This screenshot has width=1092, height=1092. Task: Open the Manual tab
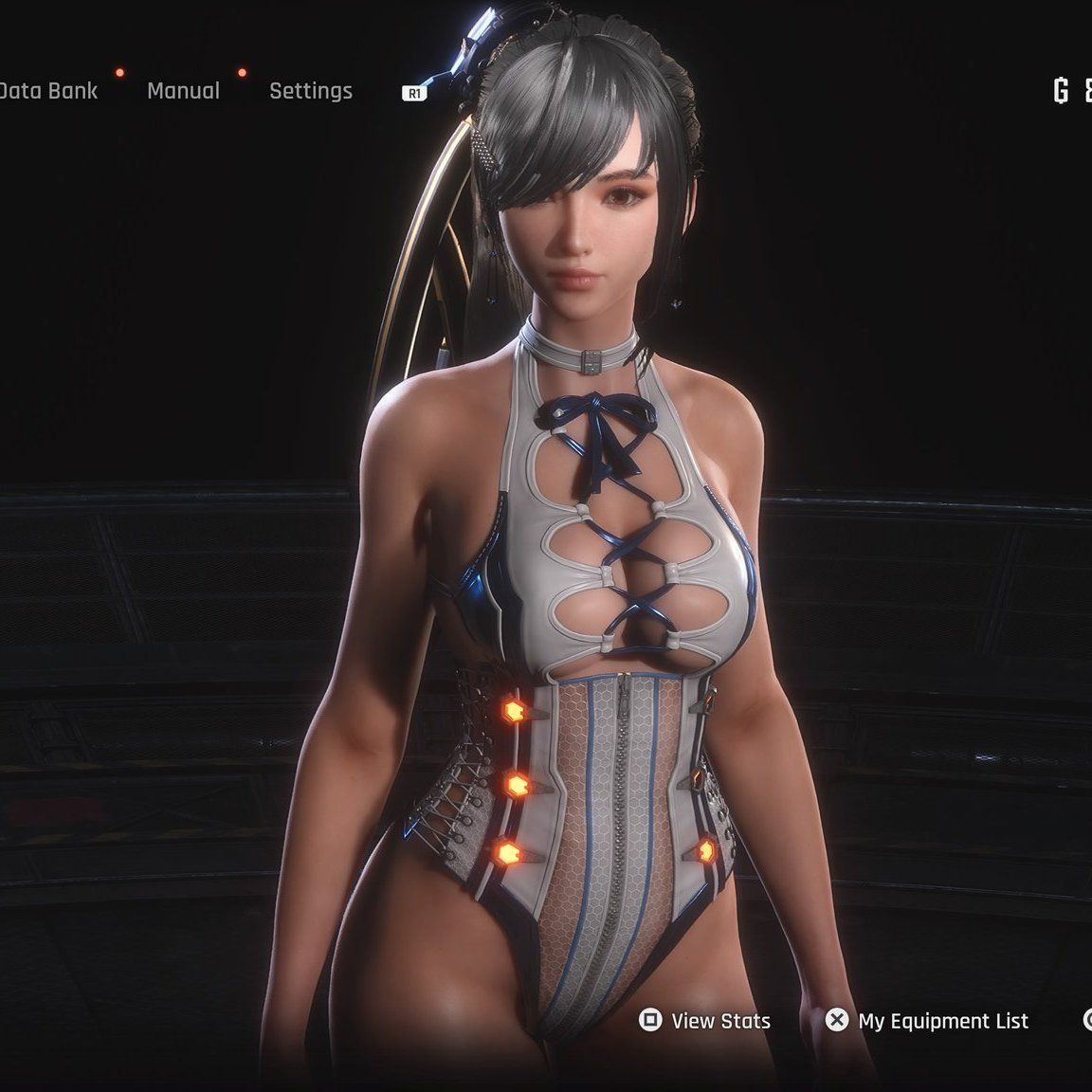pos(183,91)
